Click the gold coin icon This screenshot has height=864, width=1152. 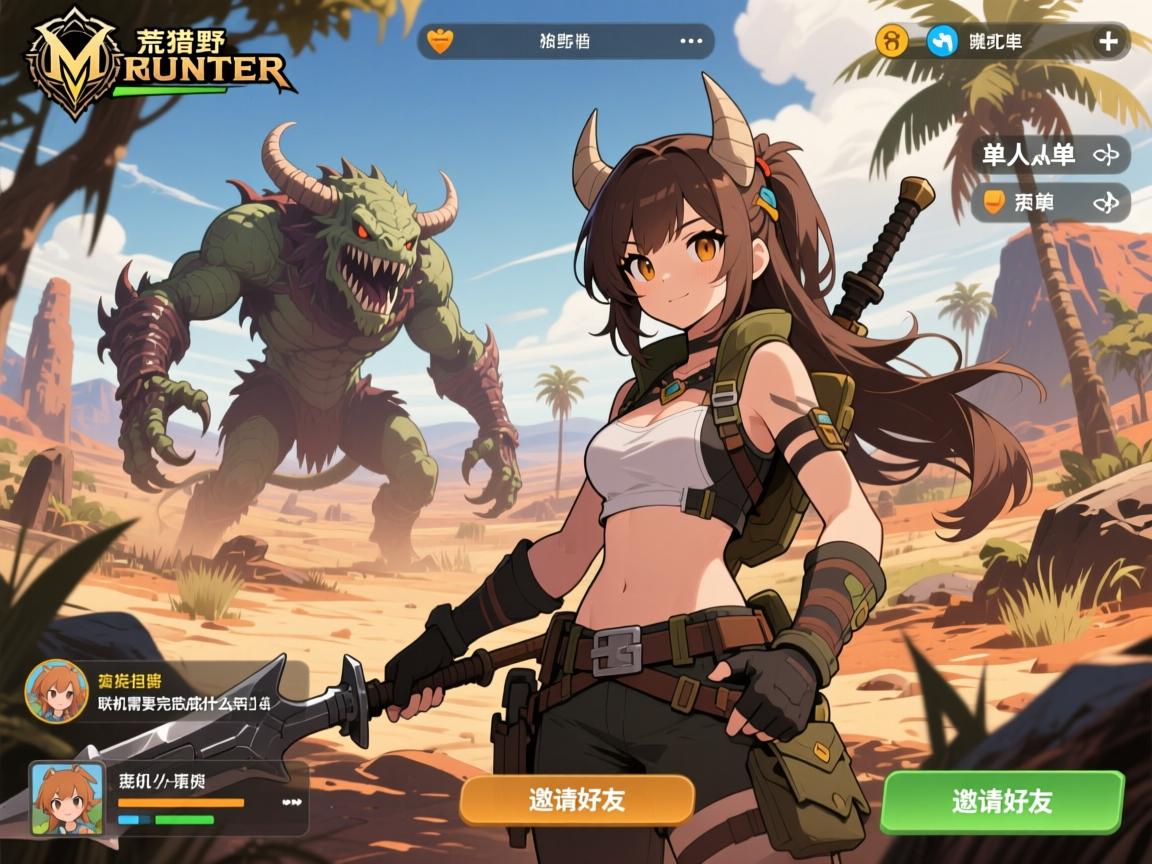click(x=890, y=42)
